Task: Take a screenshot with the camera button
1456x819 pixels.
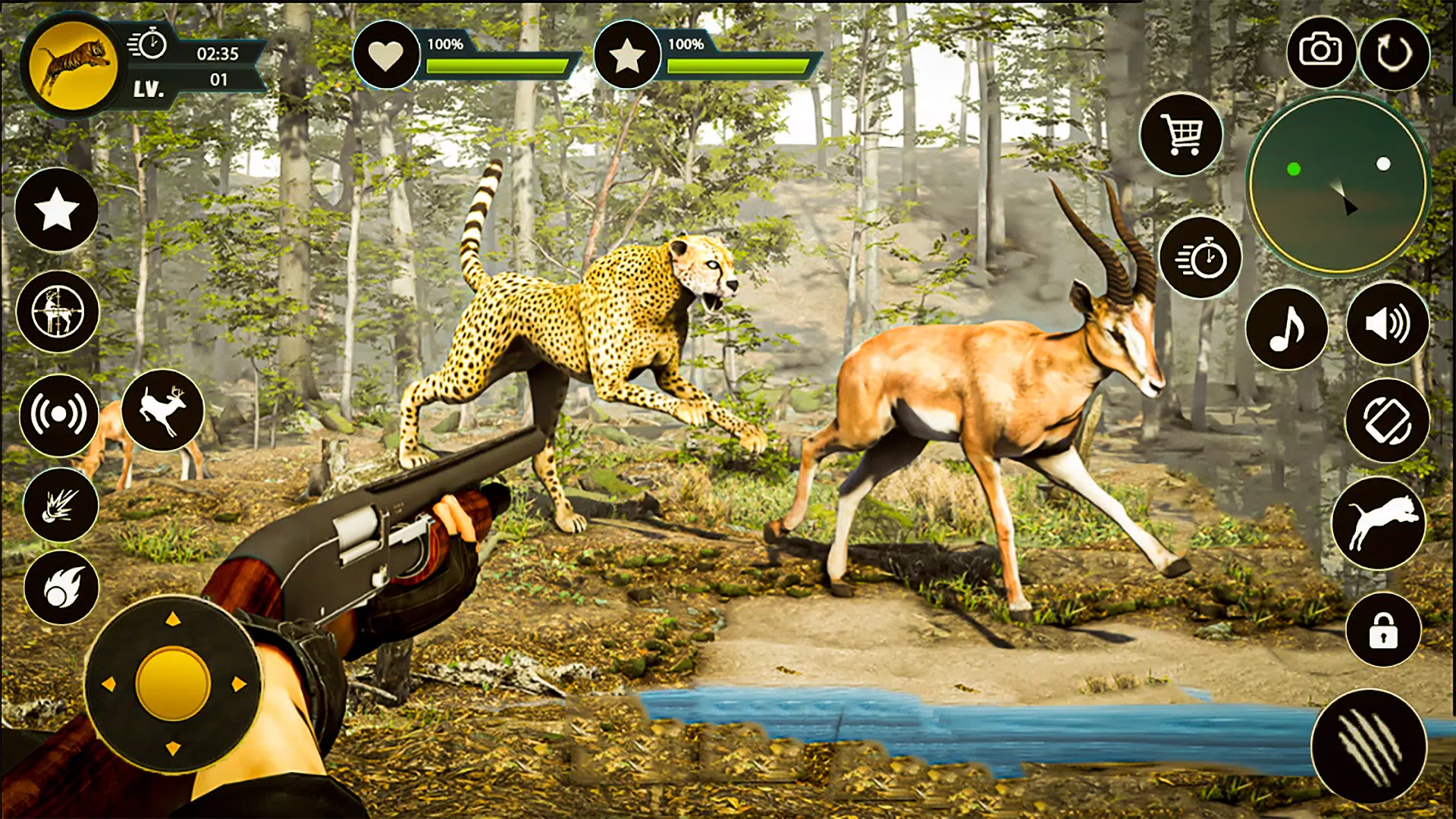Action: (1320, 52)
